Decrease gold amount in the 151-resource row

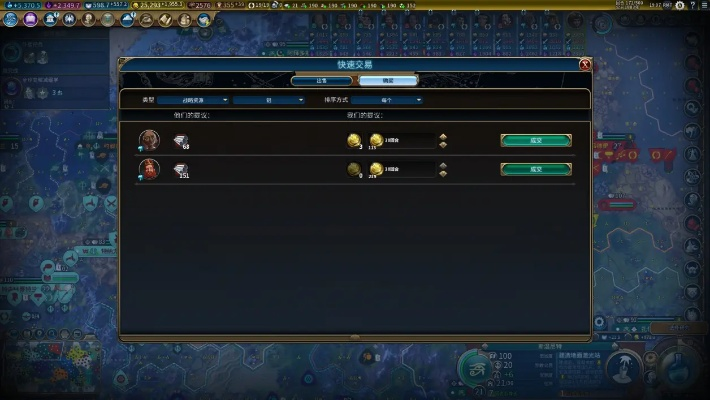(x=443, y=174)
